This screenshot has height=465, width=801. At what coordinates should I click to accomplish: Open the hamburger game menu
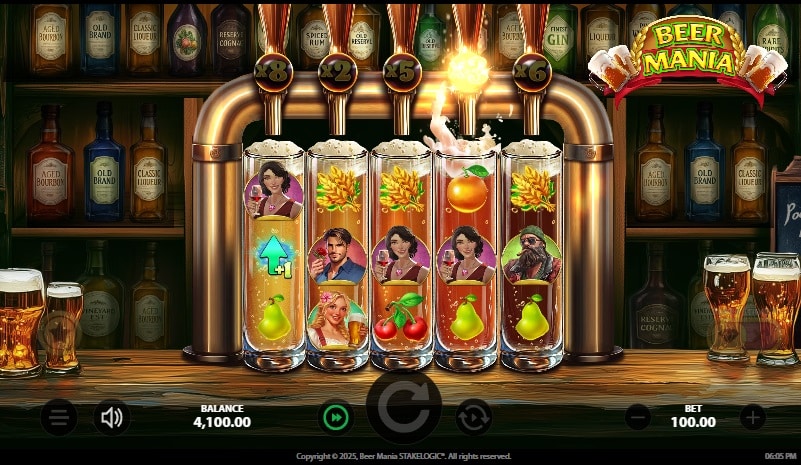(x=59, y=416)
